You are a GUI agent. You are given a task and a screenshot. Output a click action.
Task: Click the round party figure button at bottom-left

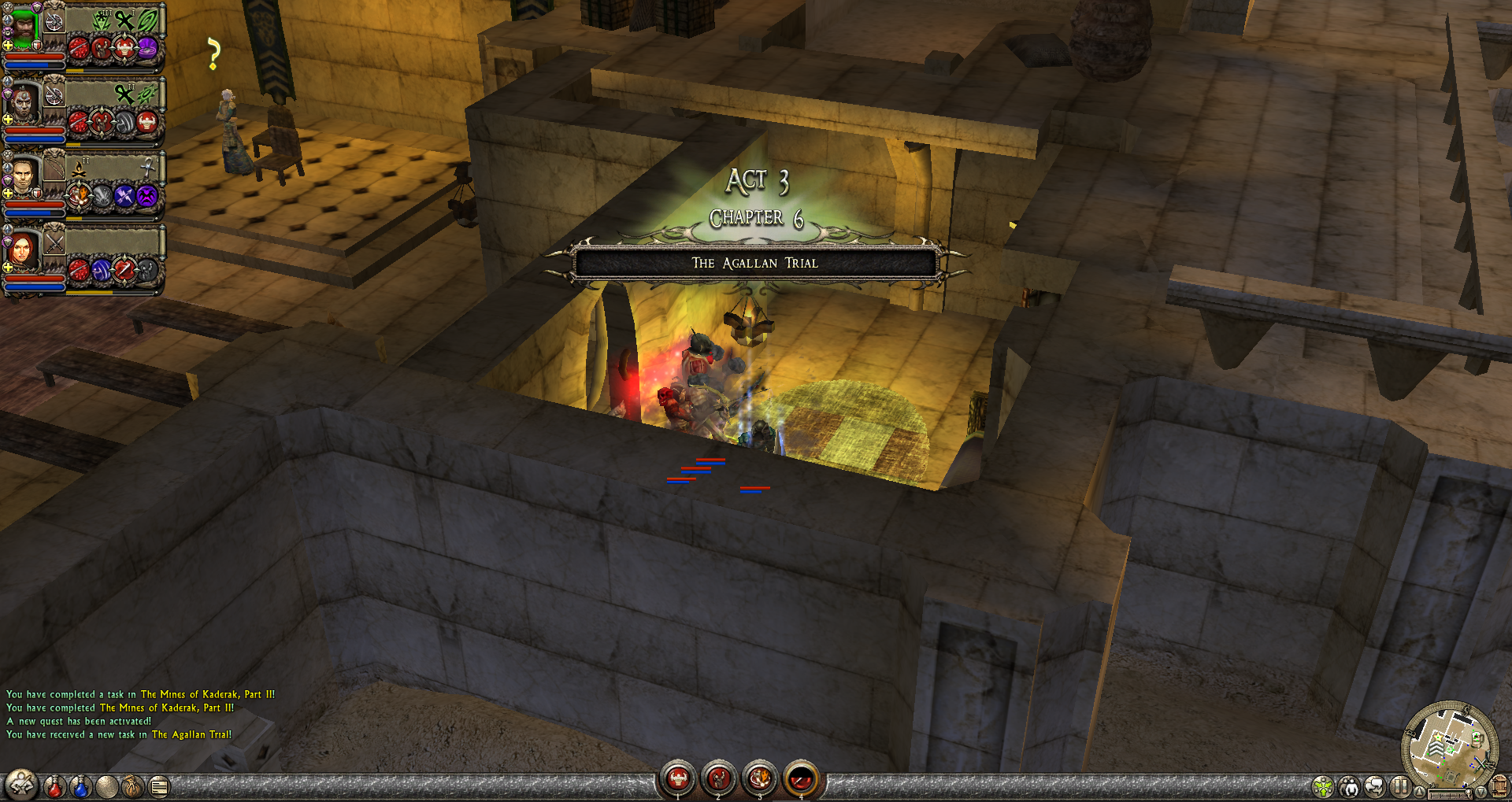click(21, 785)
